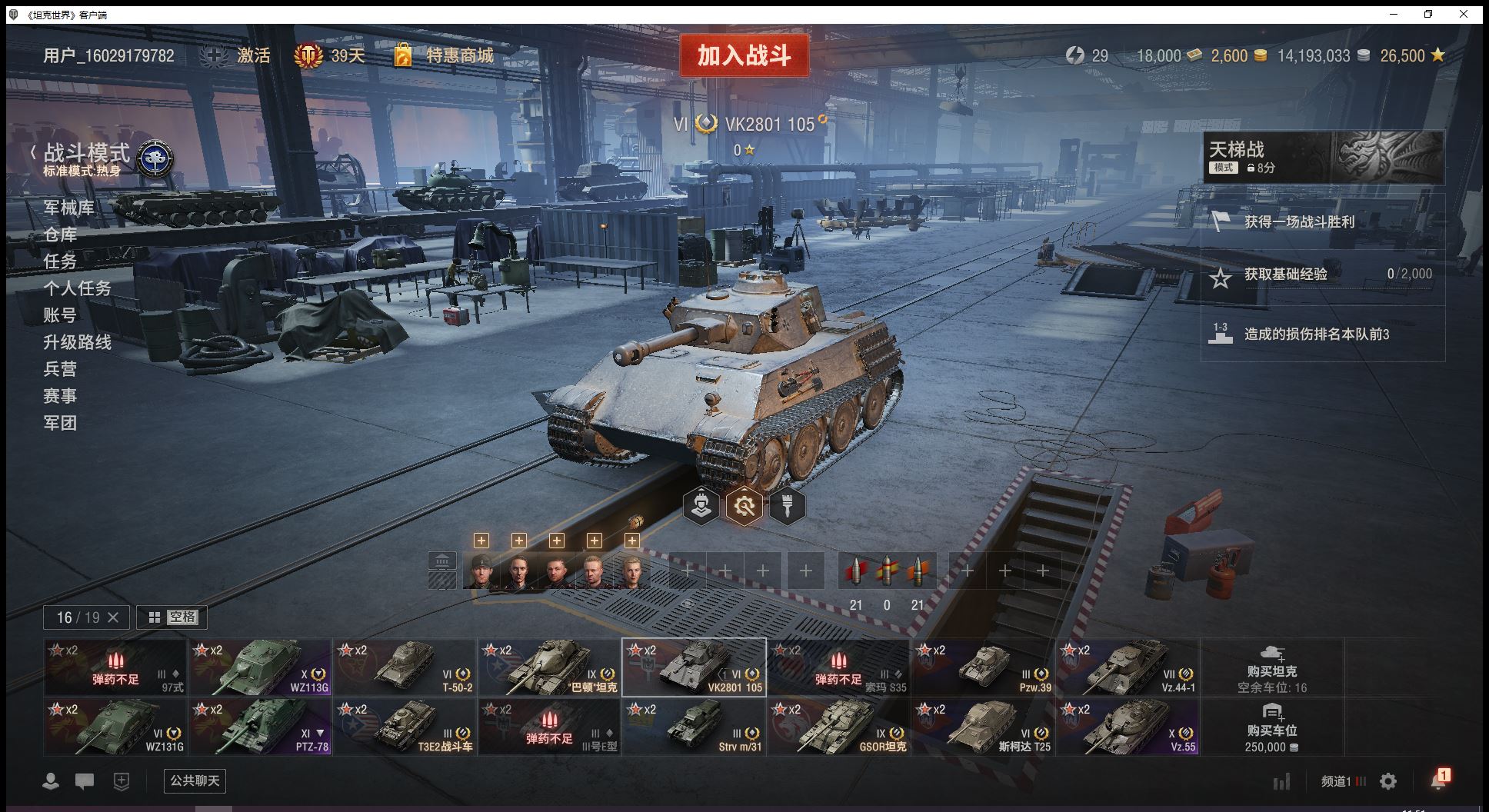Enter the 兵营 barracks menu

tap(60, 369)
